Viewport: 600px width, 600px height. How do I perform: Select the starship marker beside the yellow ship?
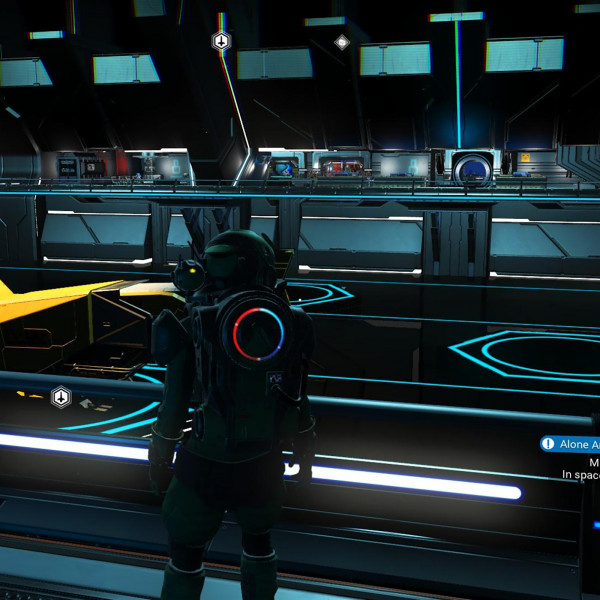(61, 397)
